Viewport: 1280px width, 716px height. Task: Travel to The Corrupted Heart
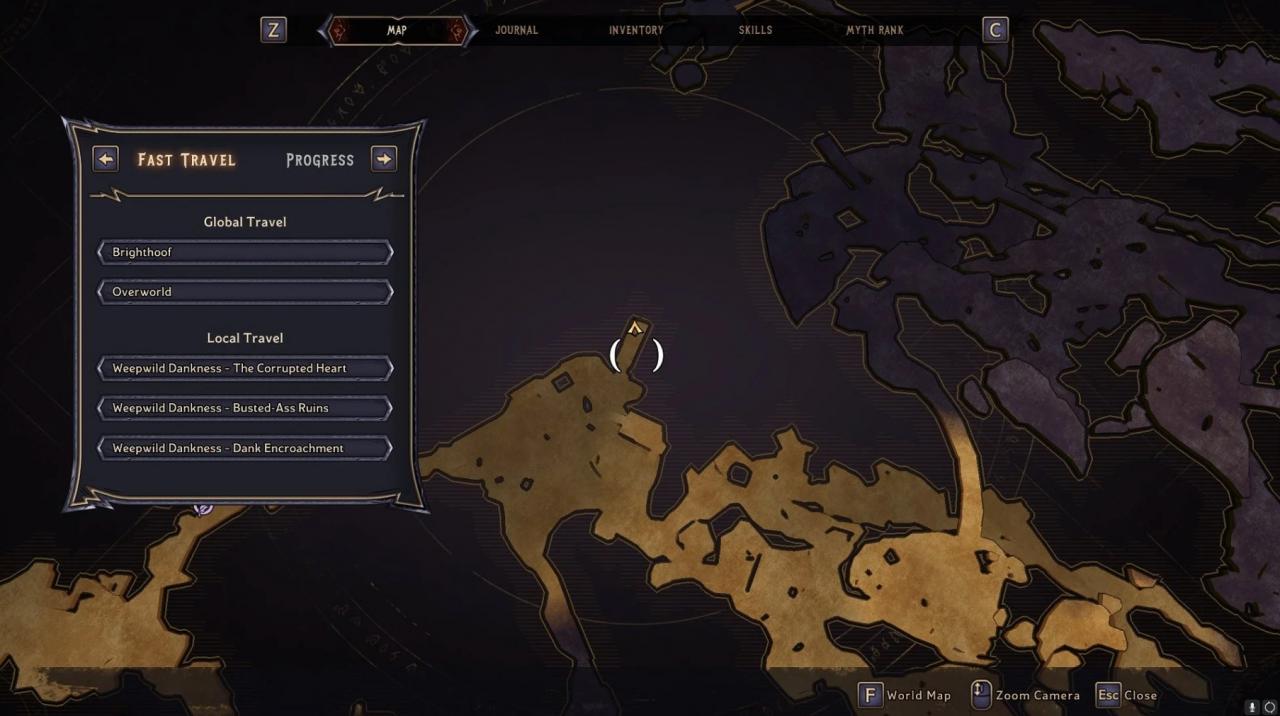point(245,368)
